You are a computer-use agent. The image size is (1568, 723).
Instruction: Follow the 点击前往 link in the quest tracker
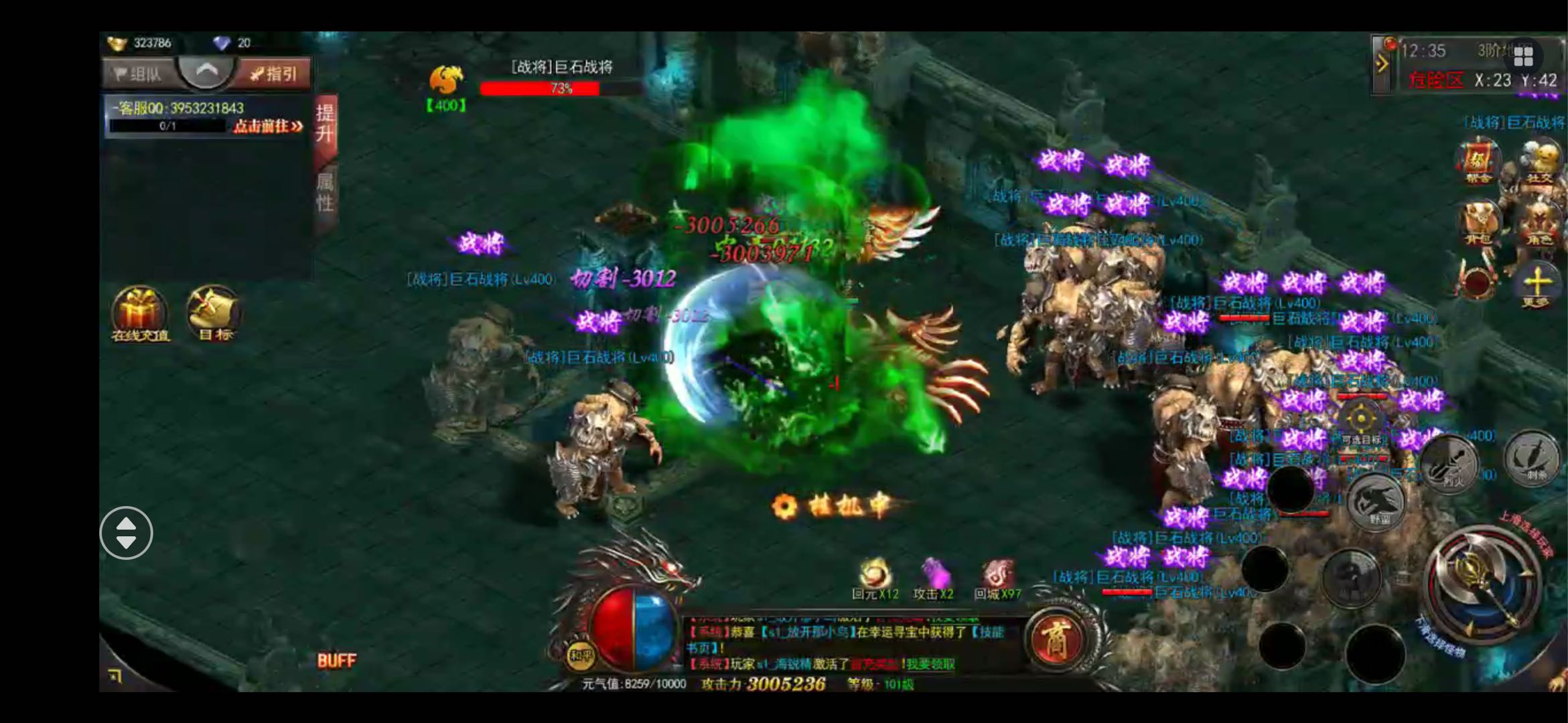[268, 127]
